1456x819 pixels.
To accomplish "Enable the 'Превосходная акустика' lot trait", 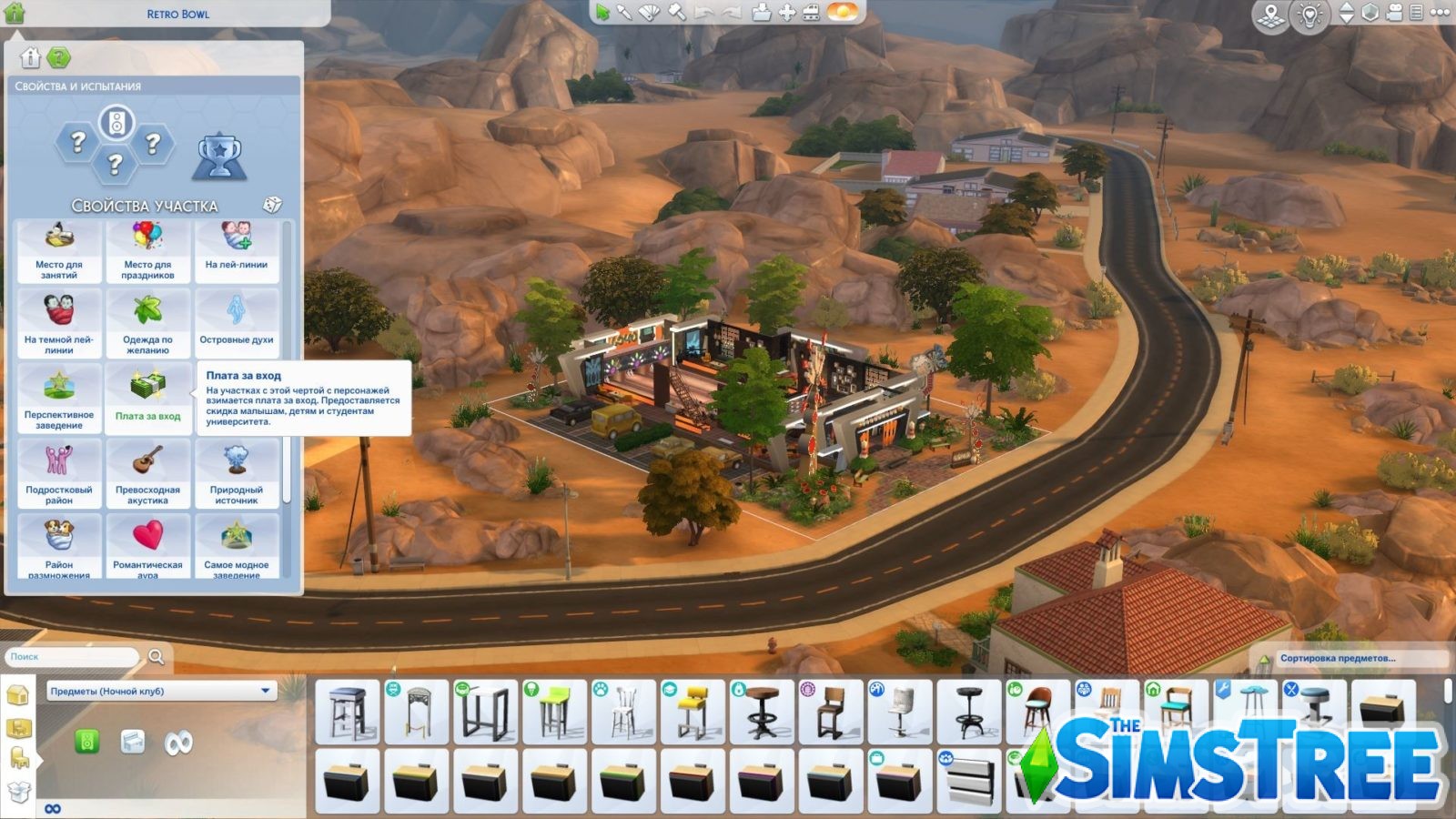I will pyautogui.click(x=149, y=470).
